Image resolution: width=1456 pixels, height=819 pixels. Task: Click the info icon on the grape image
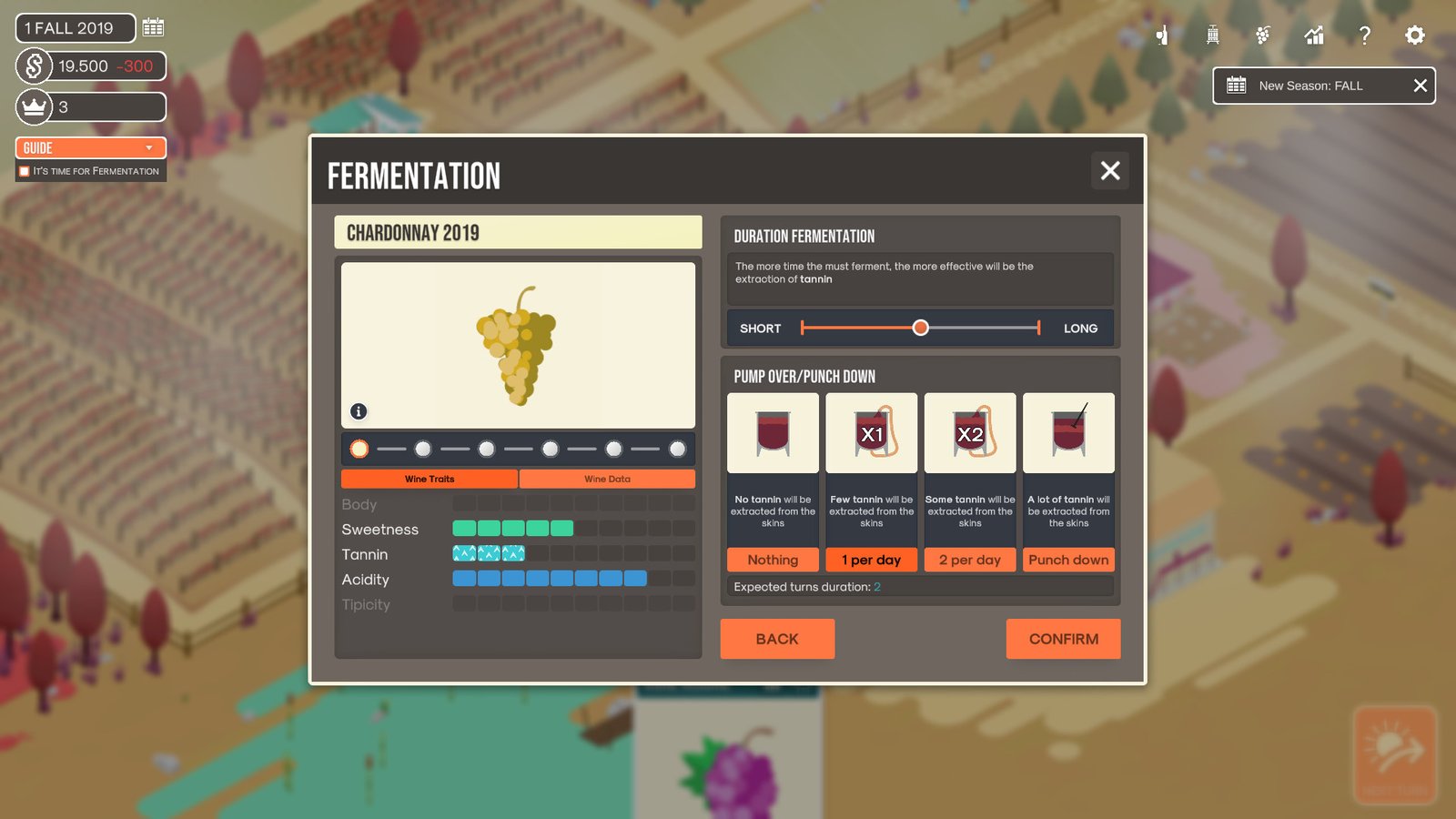pos(358,411)
